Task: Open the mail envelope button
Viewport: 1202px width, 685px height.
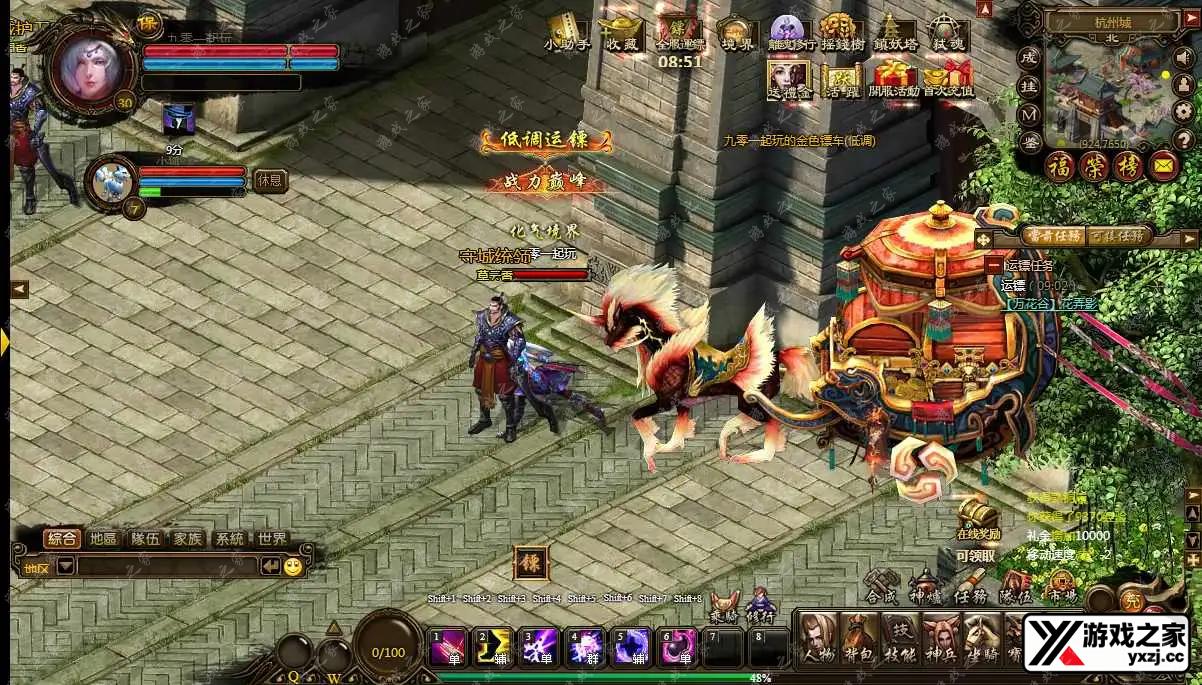Action: [x=1162, y=164]
